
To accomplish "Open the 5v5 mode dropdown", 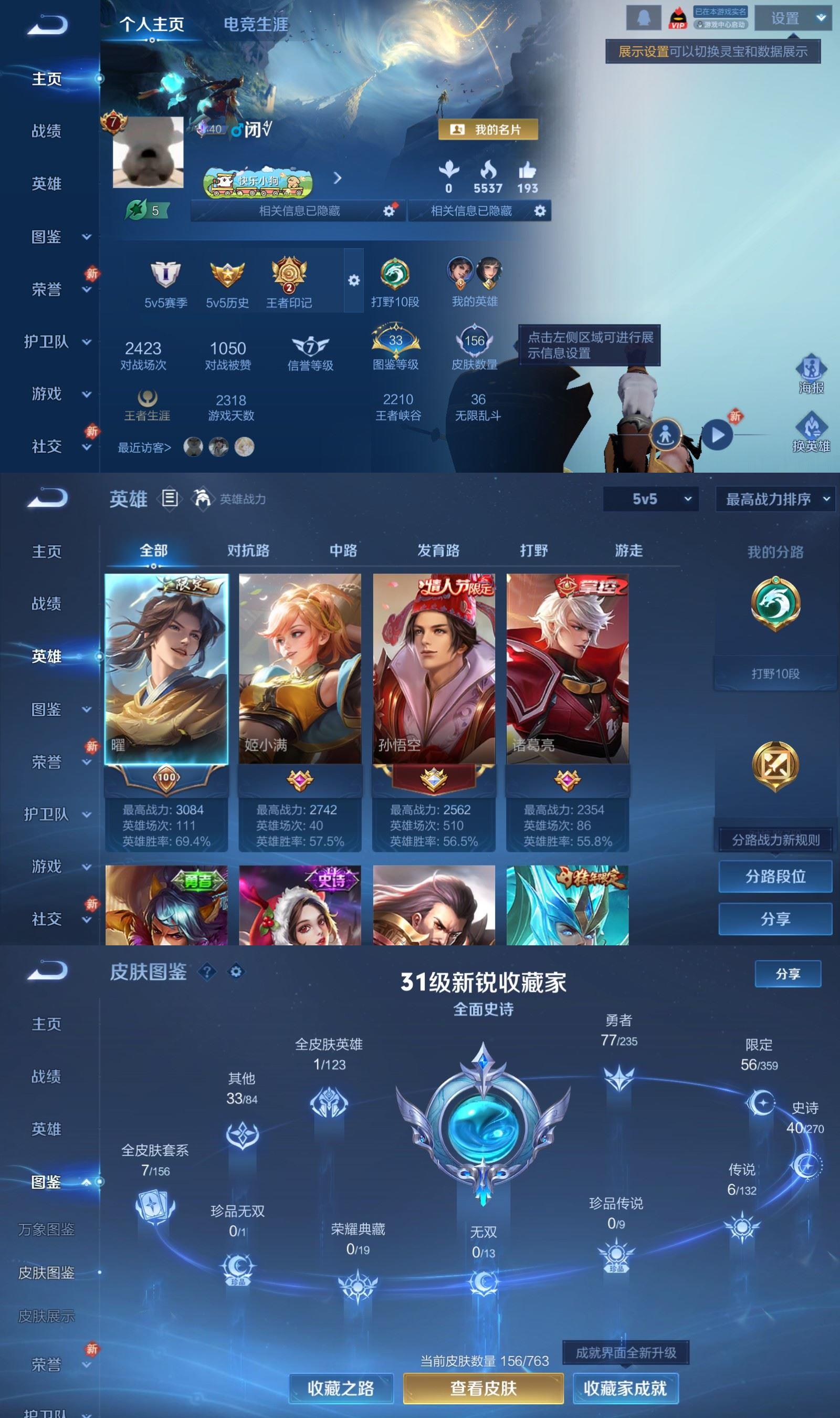I will click(650, 499).
